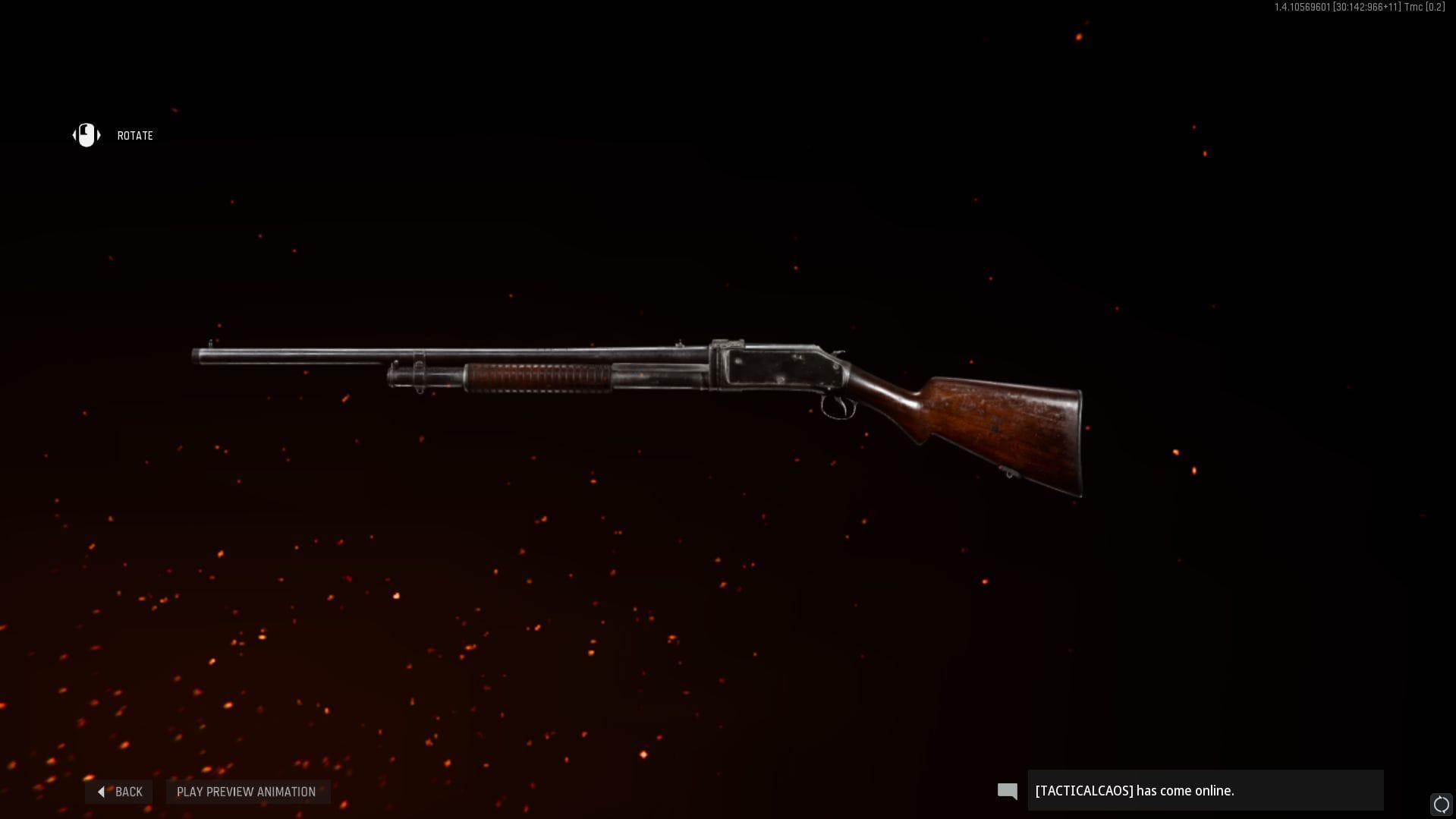Select the ROTATE label in the hint bar

(135, 135)
